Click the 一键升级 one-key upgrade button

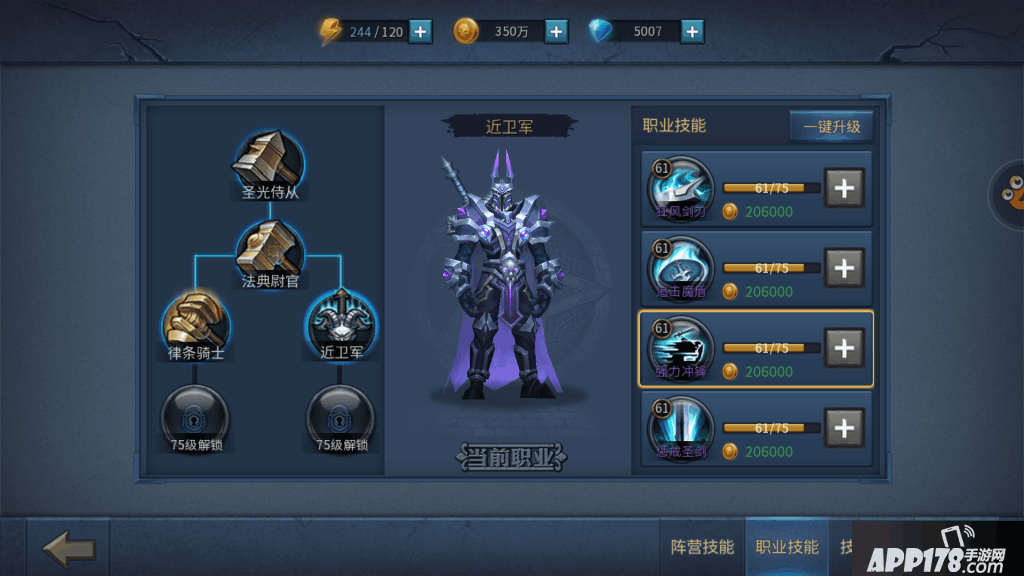point(831,127)
